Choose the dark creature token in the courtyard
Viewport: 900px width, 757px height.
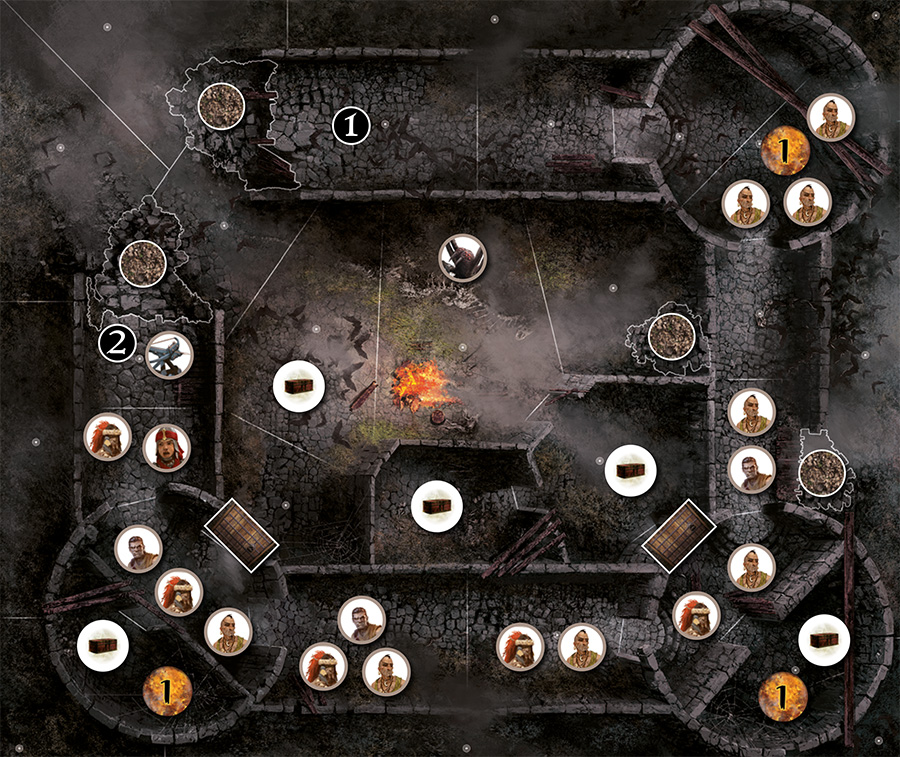[464, 257]
